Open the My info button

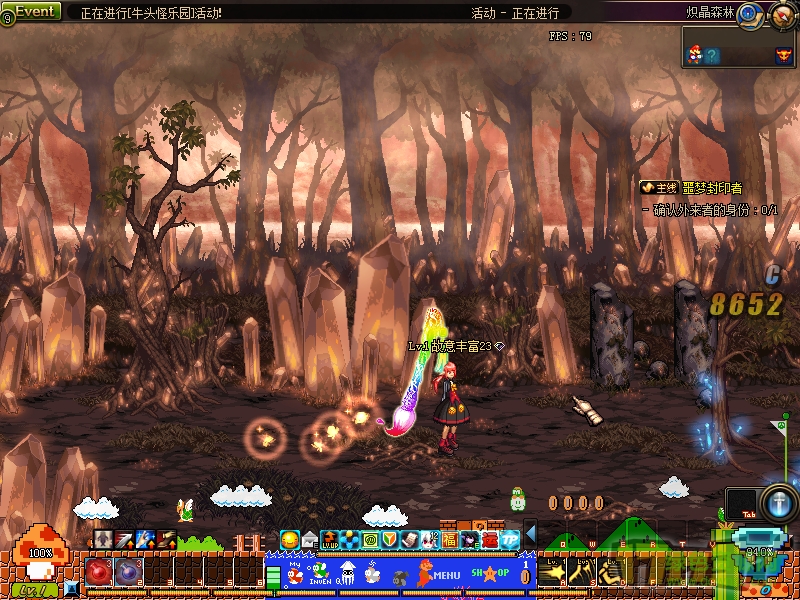[296, 573]
